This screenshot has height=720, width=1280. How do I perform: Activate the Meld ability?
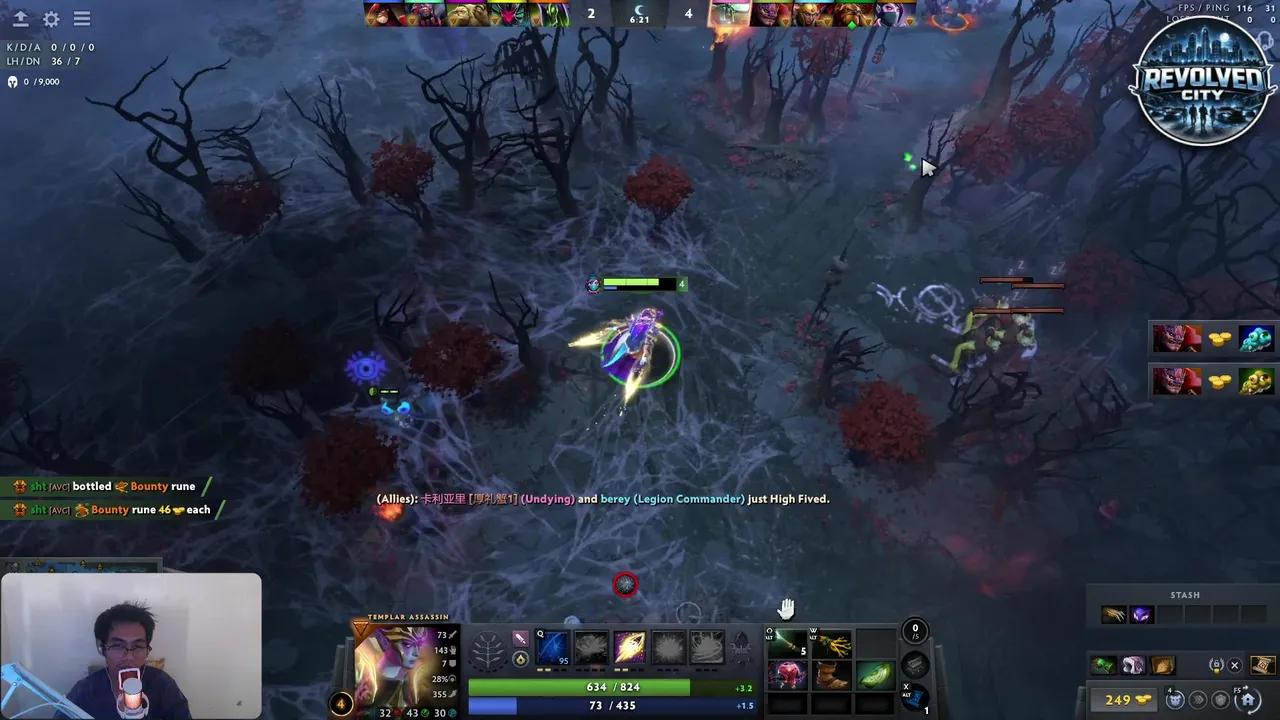point(592,646)
